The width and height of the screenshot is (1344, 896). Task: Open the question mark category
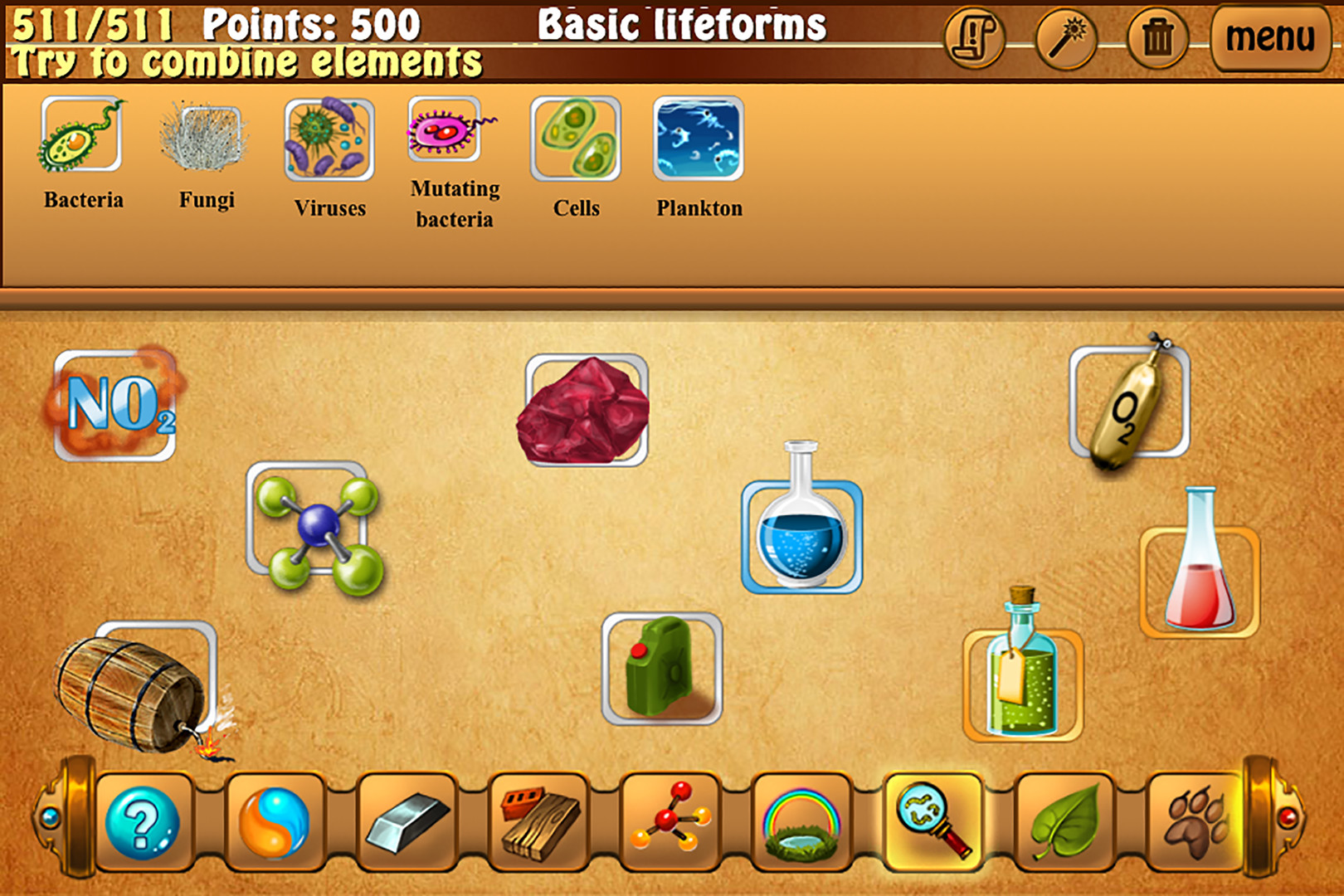(x=142, y=824)
